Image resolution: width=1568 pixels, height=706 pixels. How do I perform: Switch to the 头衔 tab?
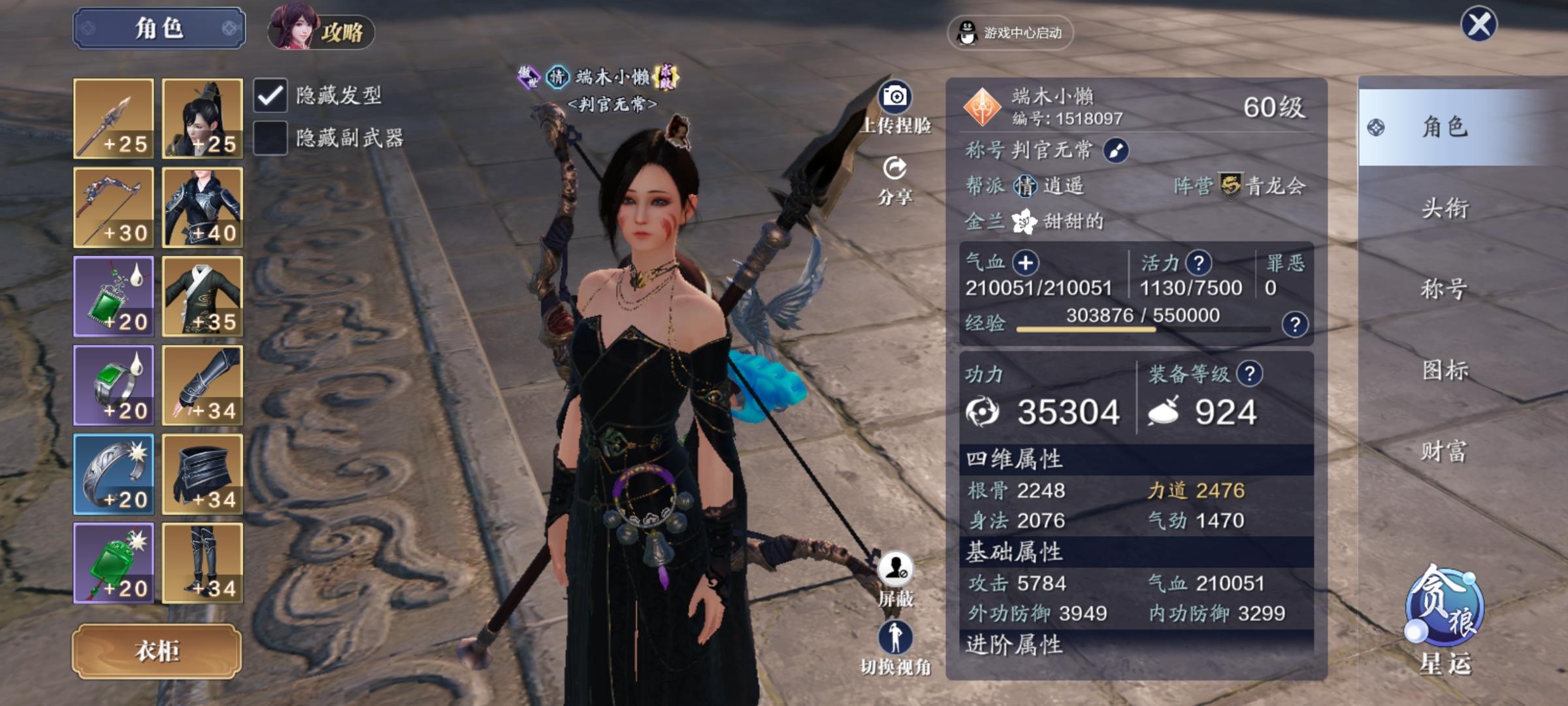pos(1445,209)
